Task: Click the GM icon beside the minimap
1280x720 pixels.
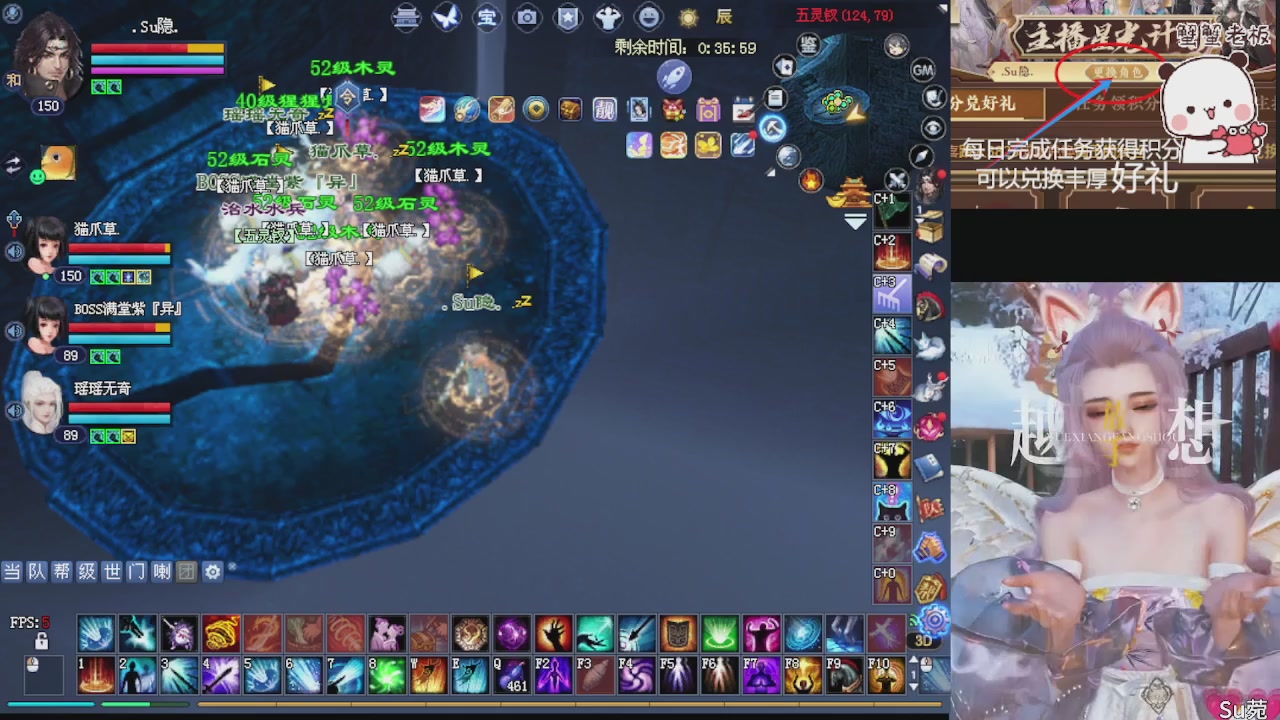Action: 922,71
